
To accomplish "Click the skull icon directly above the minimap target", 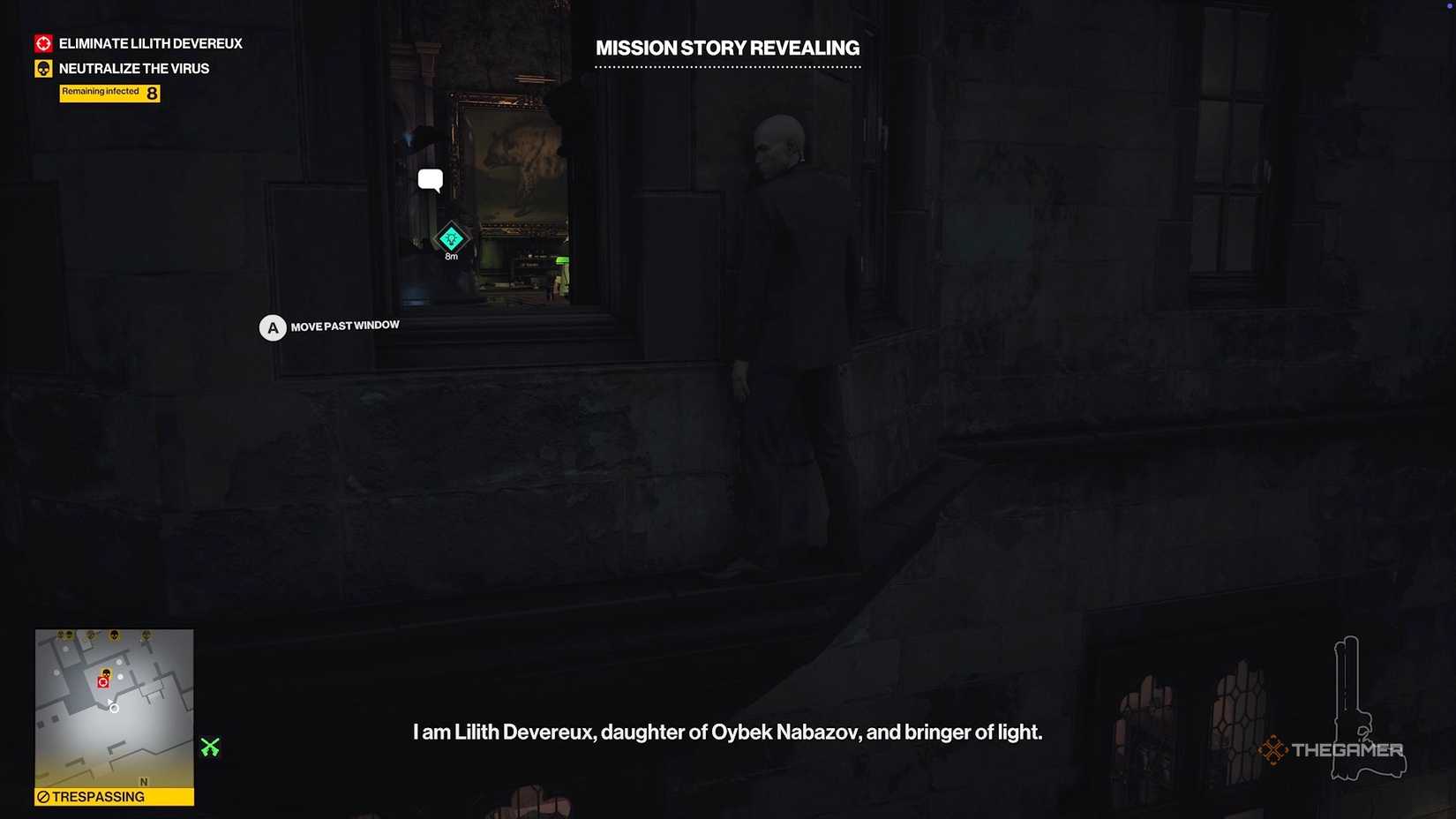I will click(x=107, y=672).
